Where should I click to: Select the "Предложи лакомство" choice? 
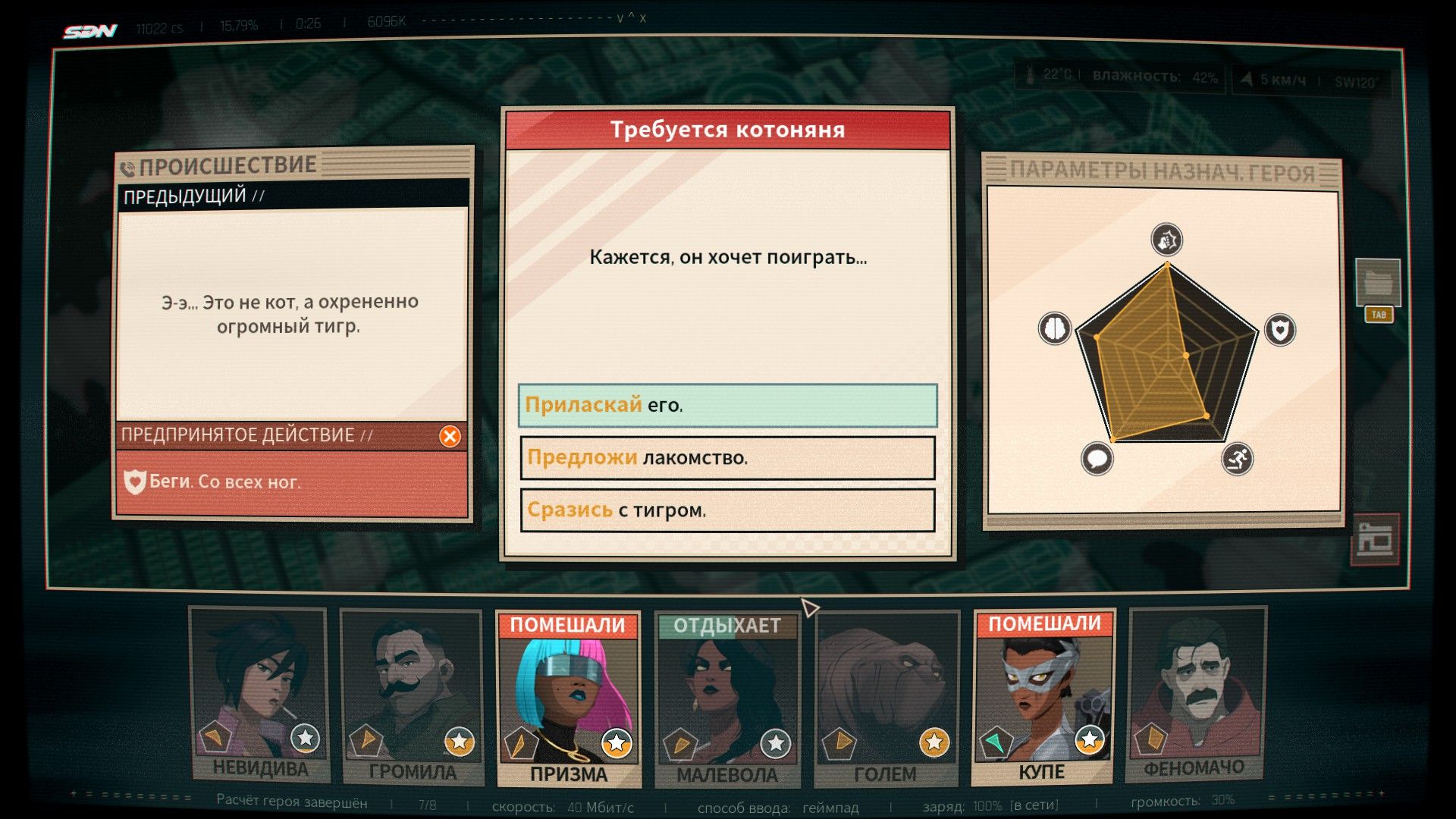(x=727, y=458)
